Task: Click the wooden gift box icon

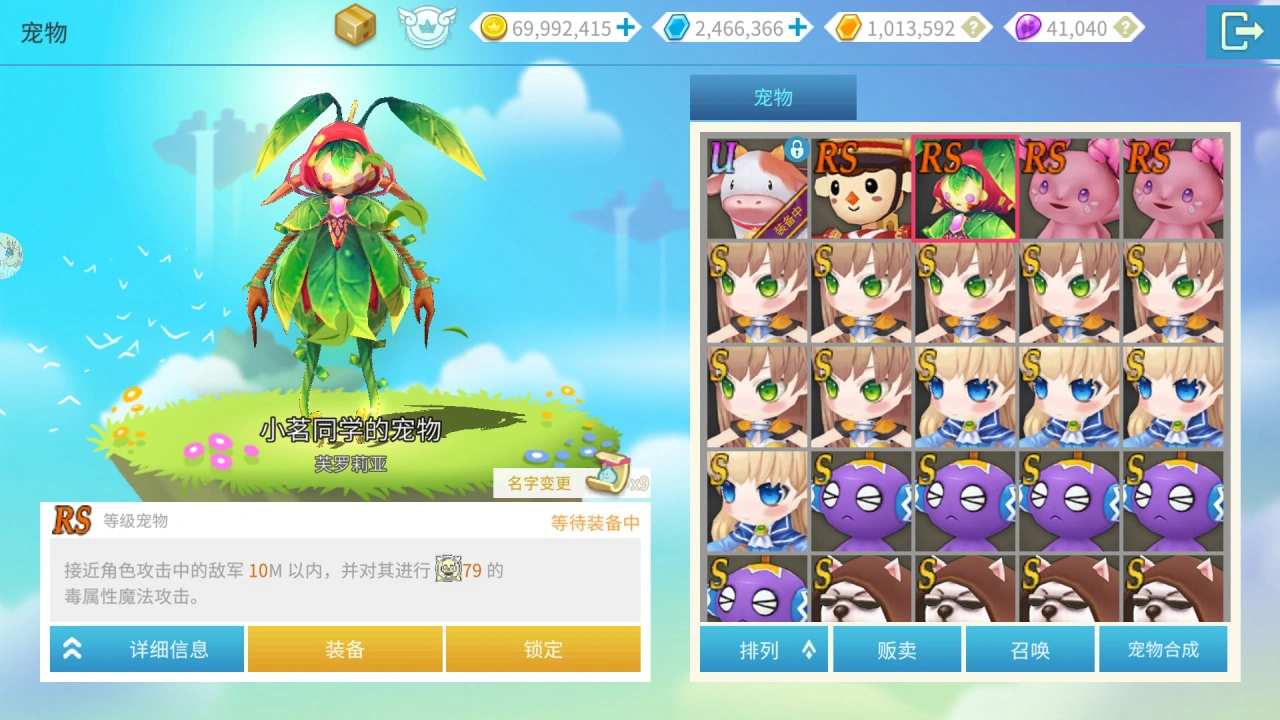Action: [x=356, y=27]
